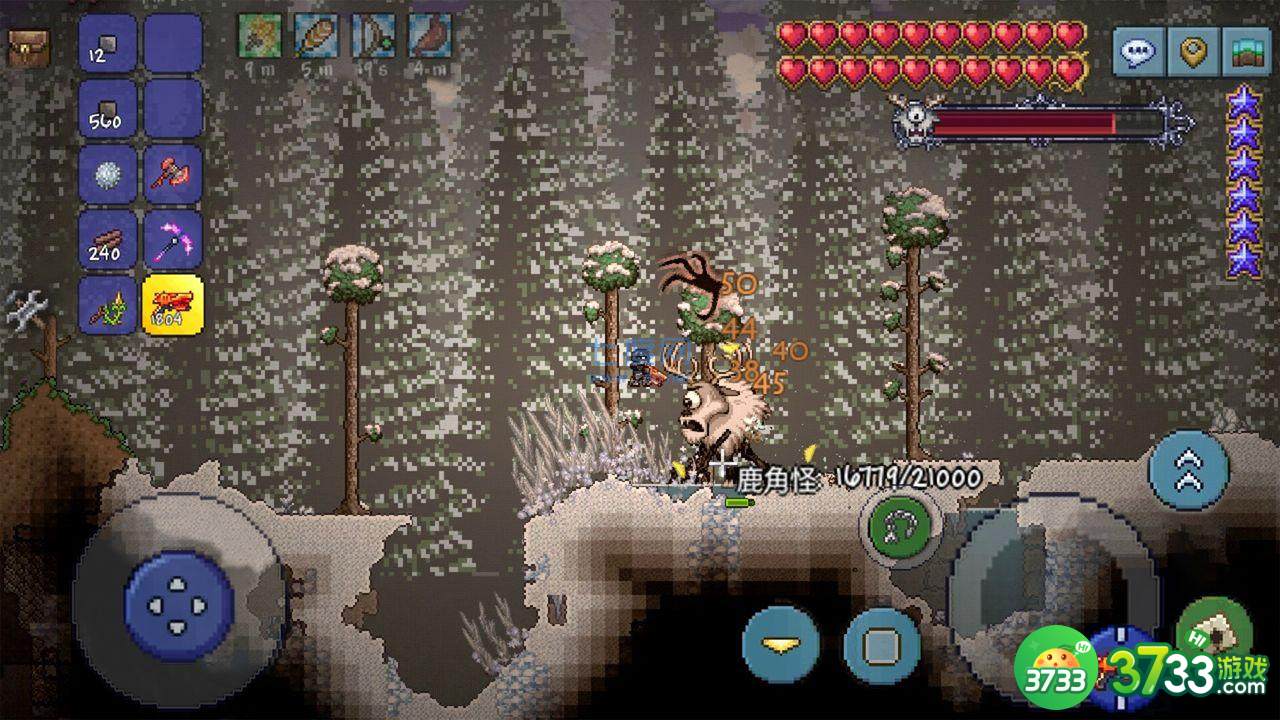
Task: Select the hotbar slot holding 12 blocks
Action: pos(108,44)
